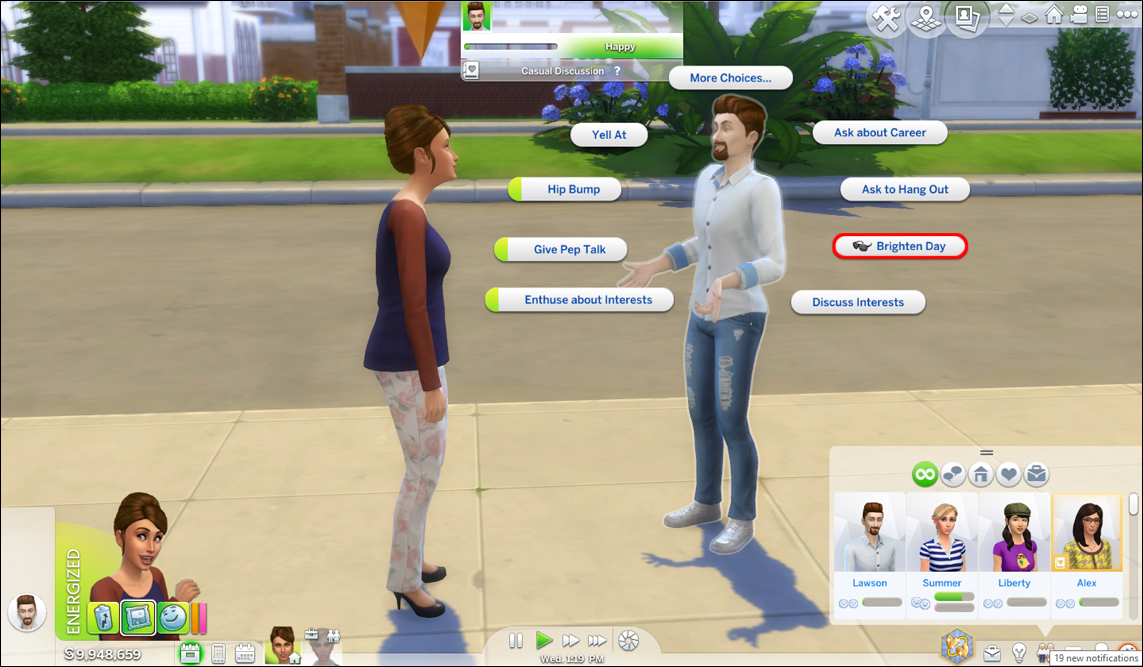Open More Choices in the interaction menu
The height and width of the screenshot is (667, 1143).
(730, 78)
